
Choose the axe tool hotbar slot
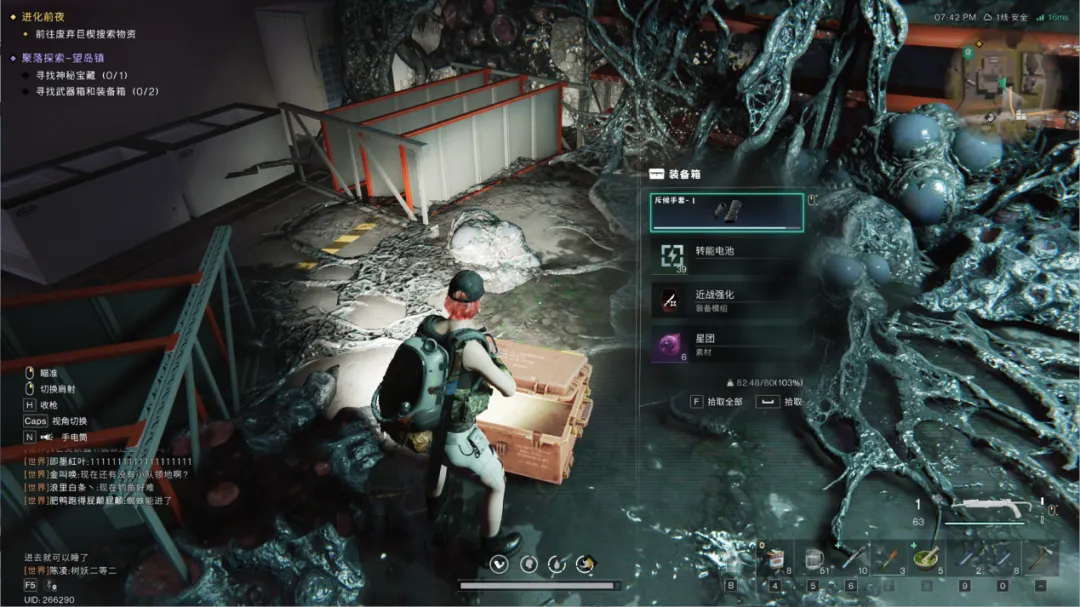tap(1040, 556)
